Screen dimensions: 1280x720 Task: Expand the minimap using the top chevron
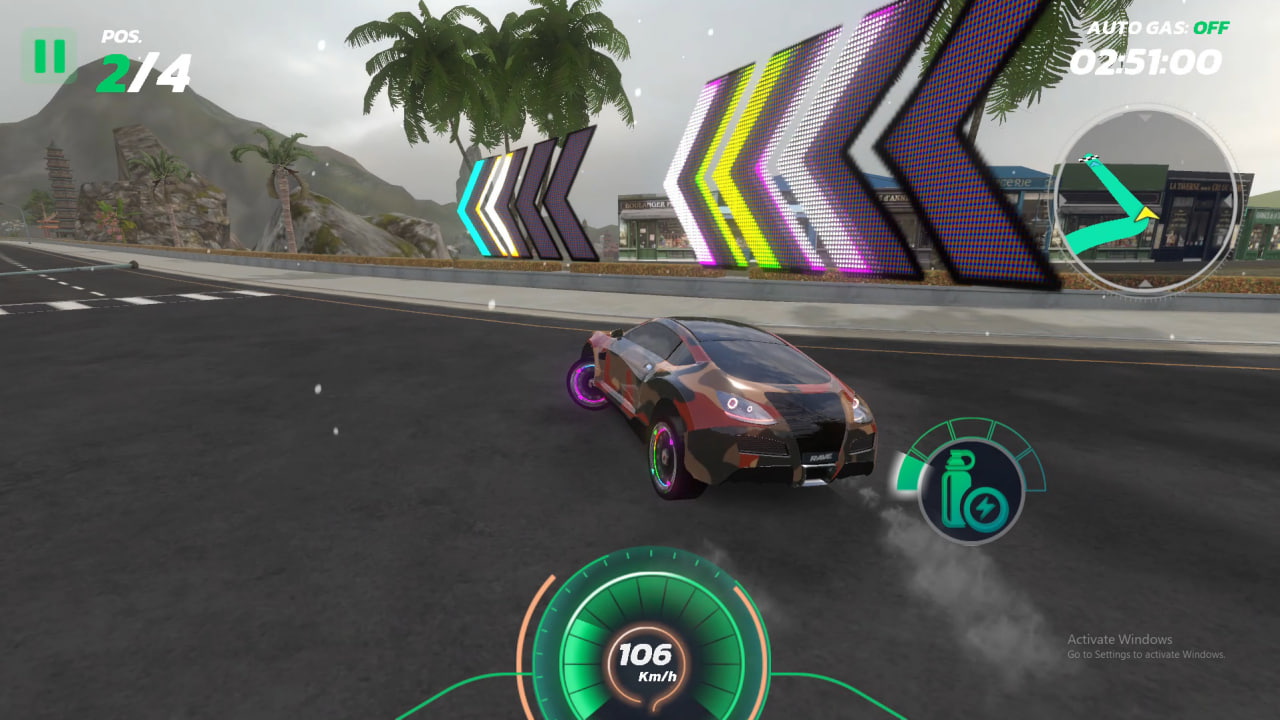pos(1145,117)
